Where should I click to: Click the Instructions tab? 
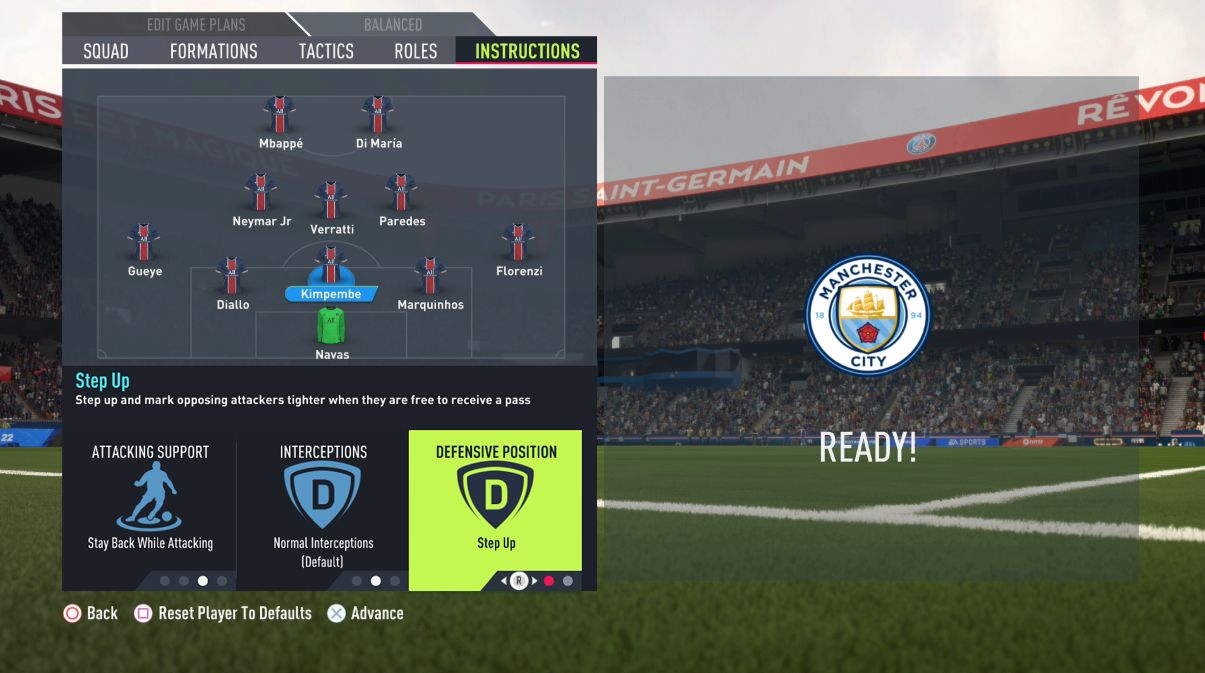(527, 51)
